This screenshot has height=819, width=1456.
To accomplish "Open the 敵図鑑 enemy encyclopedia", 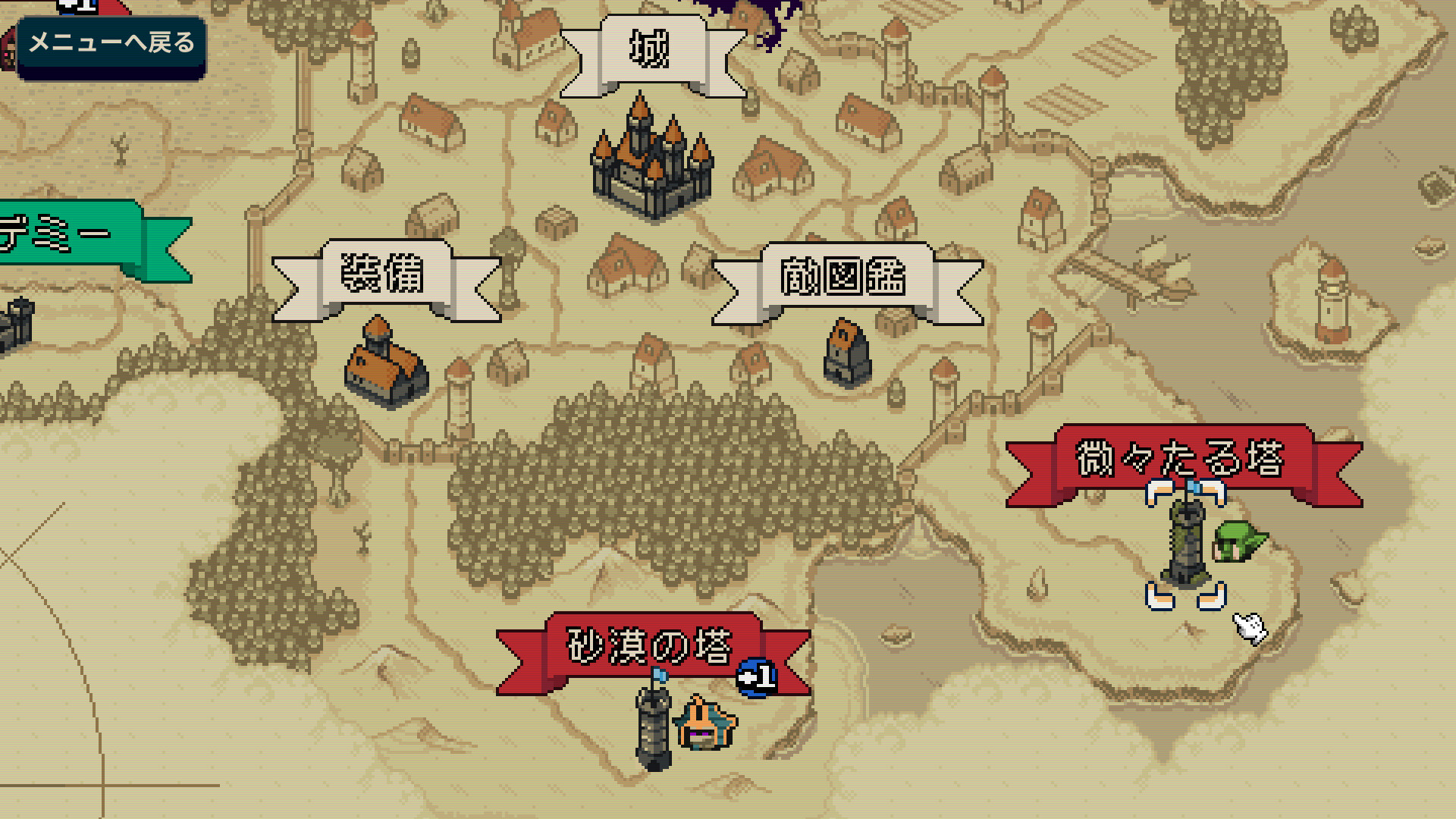I will (x=844, y=277).
